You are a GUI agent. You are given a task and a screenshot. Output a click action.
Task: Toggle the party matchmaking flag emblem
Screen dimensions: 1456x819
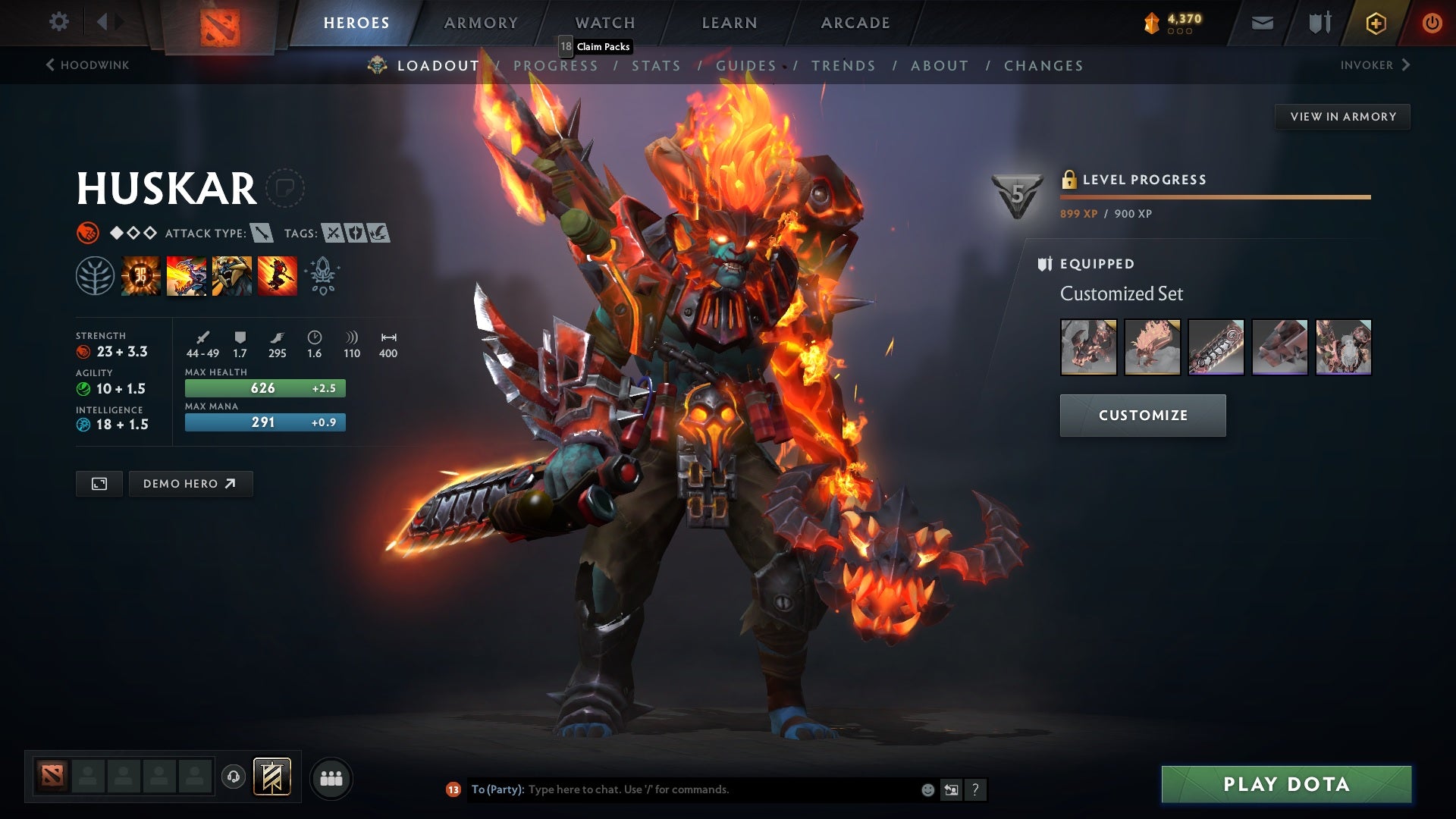[273, 777]
